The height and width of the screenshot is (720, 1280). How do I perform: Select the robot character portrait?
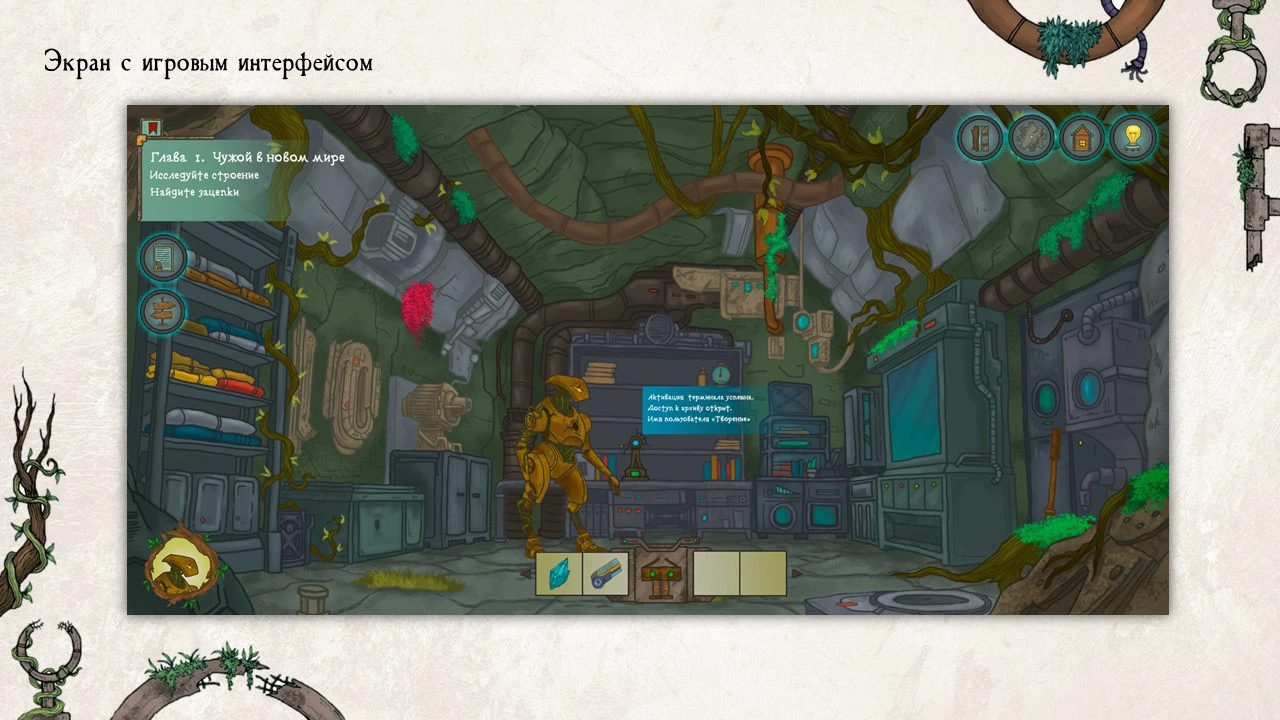pyautogui.click(x=184, y=569)
